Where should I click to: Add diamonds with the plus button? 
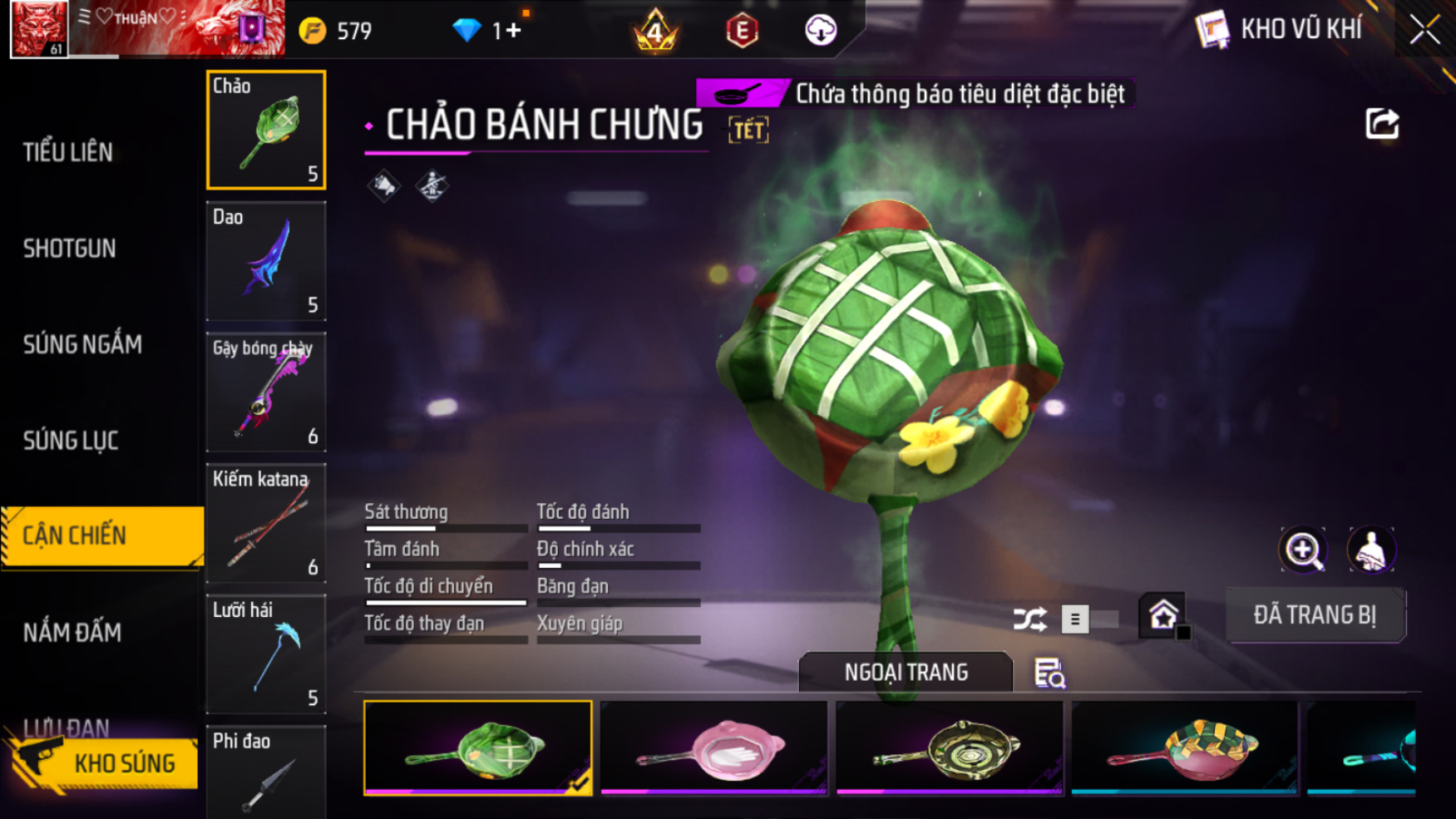point(513,31)
